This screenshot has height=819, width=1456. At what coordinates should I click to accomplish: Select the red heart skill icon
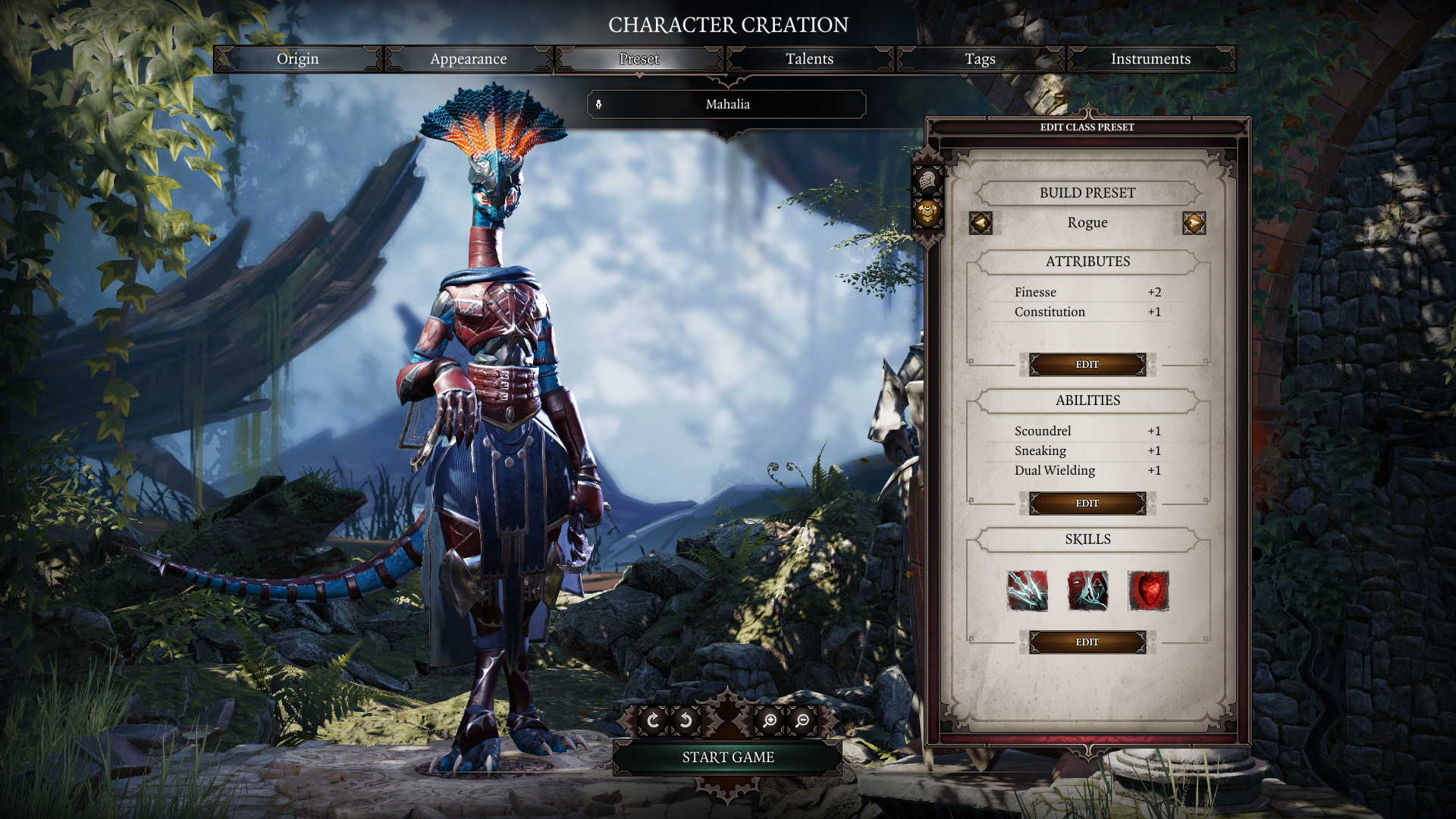point(1148,591)
